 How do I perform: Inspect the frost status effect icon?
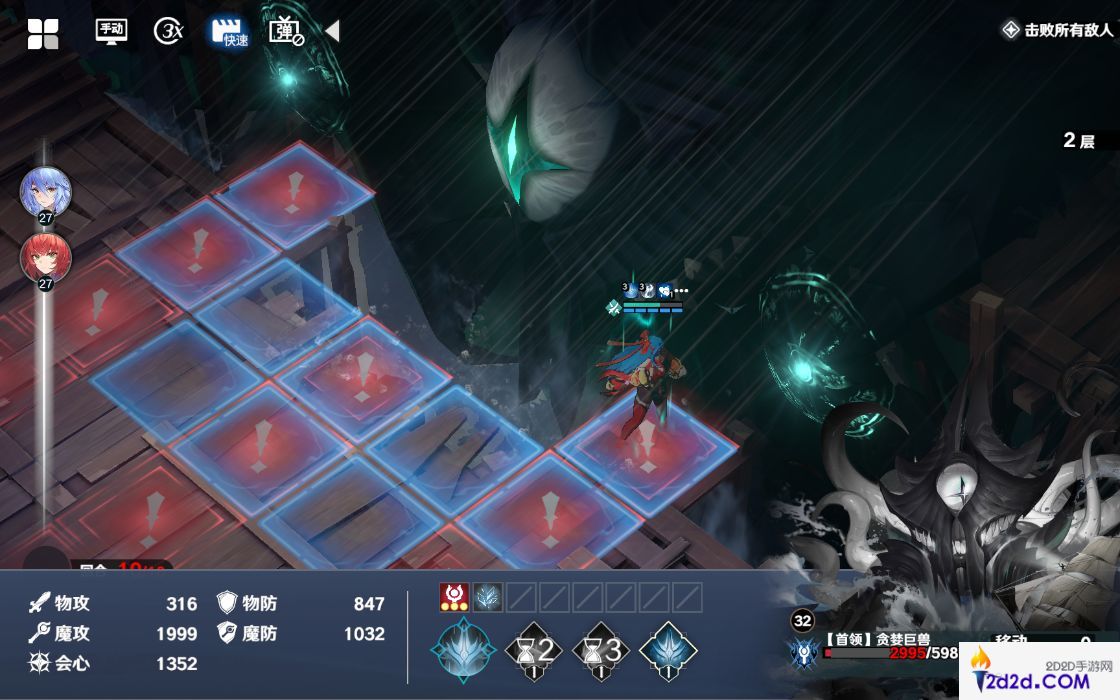click(487, 597)
